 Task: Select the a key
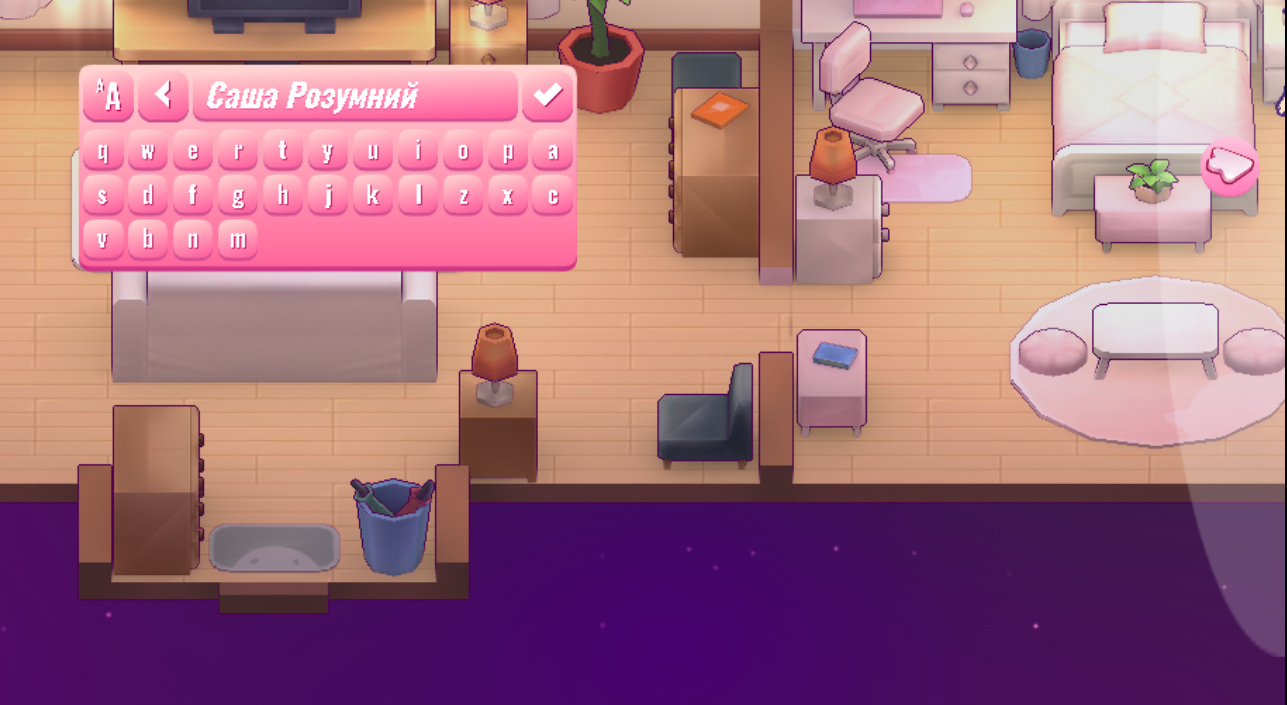[552, 151]
